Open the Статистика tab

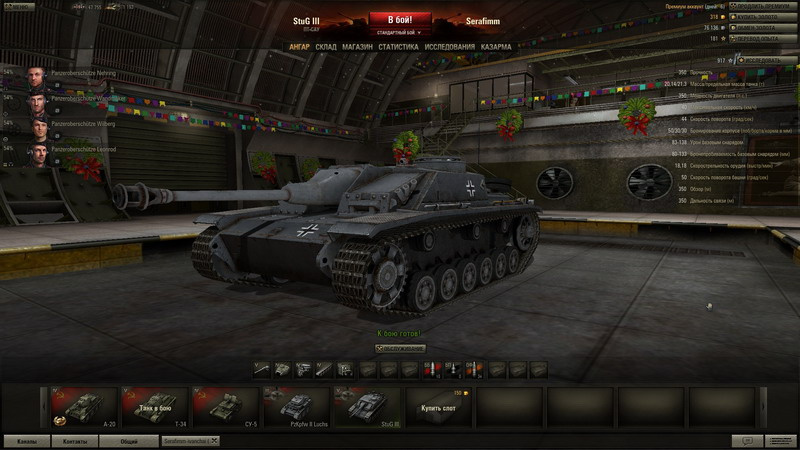tap(398, 47)
